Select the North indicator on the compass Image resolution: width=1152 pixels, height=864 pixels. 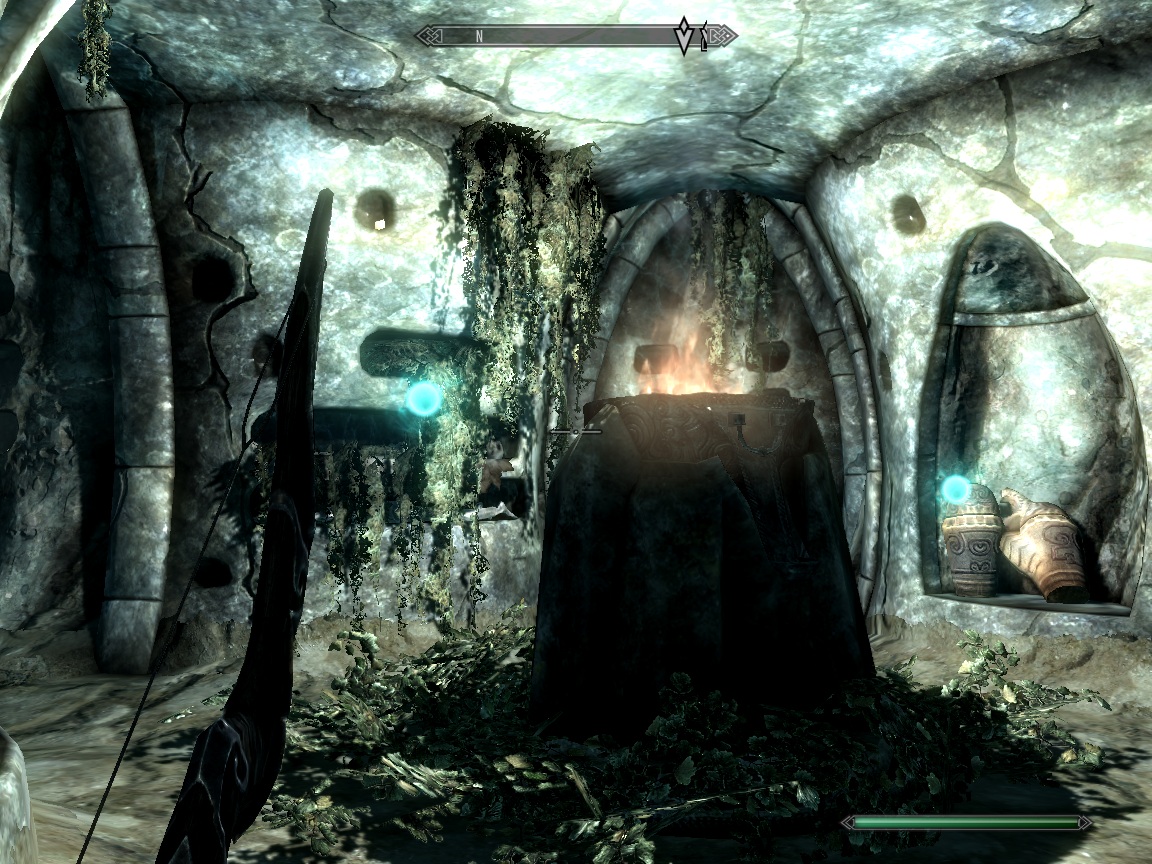479,36
